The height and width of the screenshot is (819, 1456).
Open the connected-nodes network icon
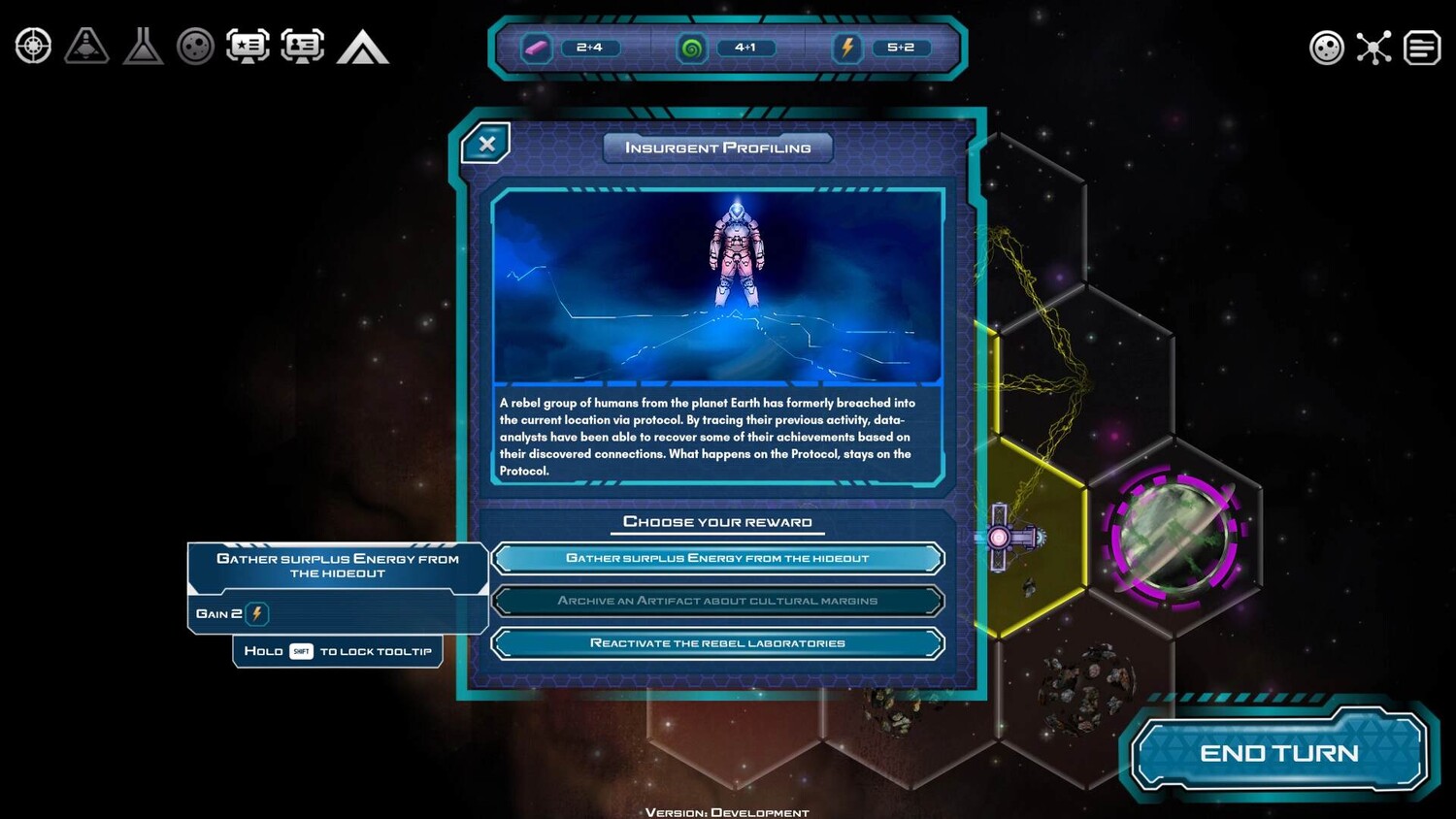1373,48
